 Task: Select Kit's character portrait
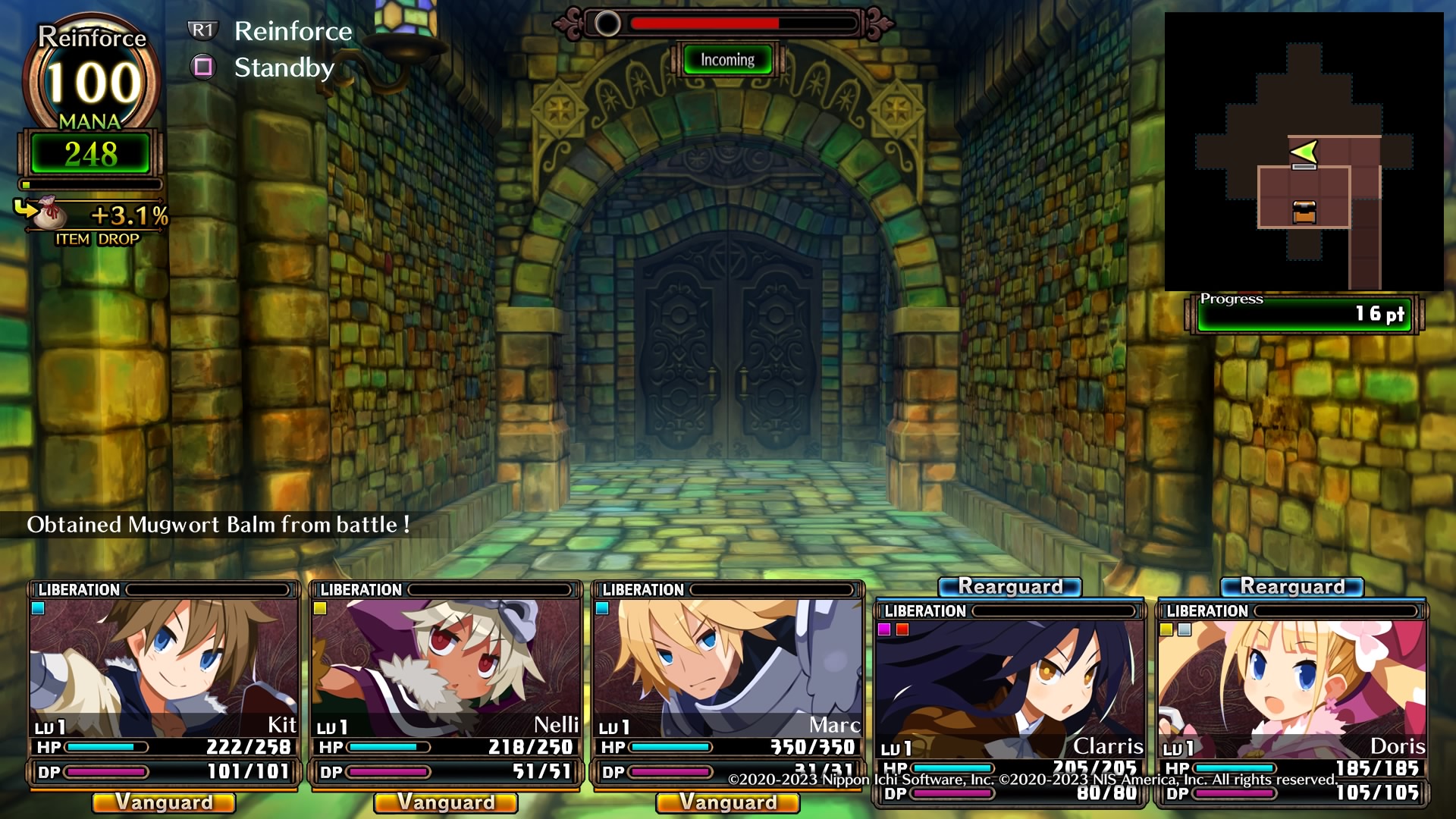click(x=164, y=667)
